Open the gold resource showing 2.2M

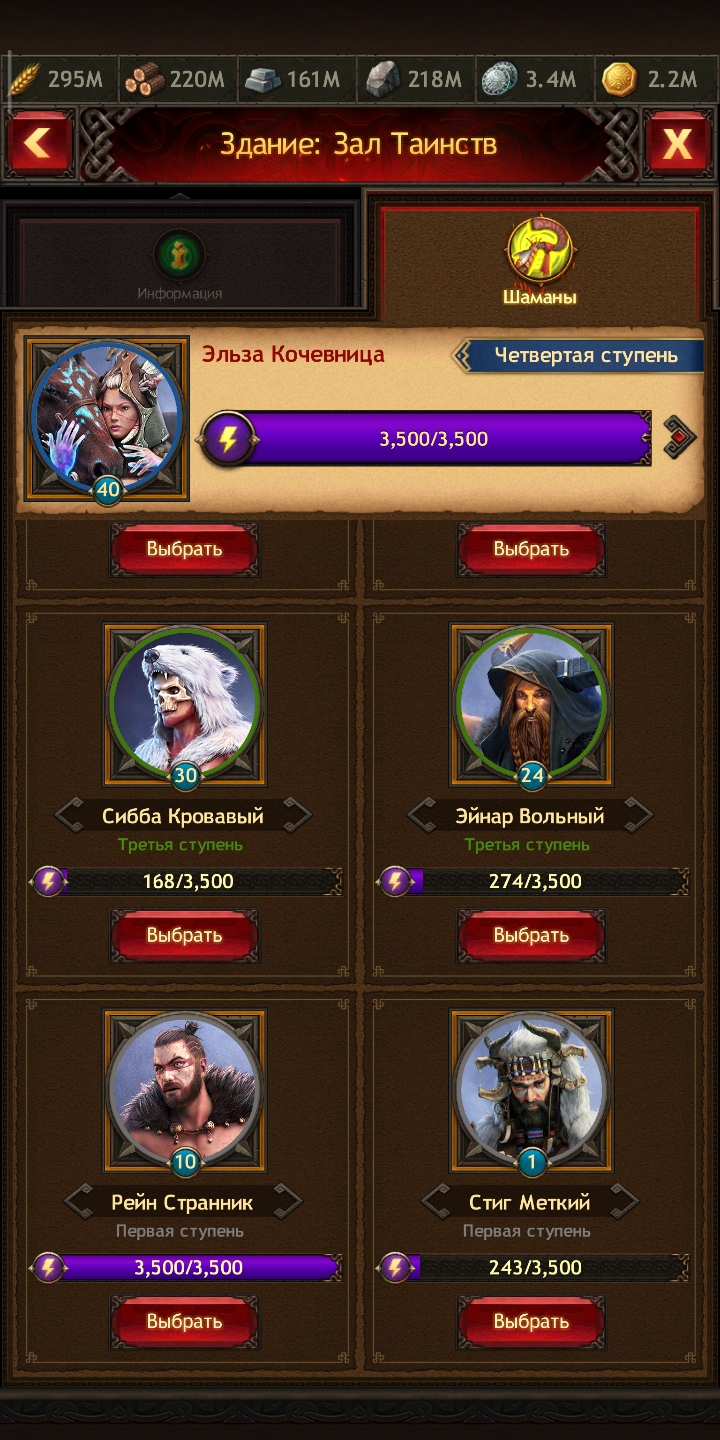pos(650,80)
